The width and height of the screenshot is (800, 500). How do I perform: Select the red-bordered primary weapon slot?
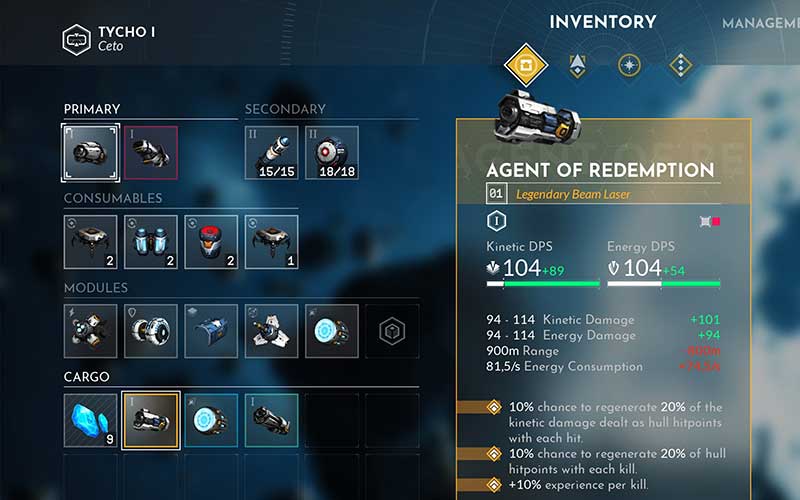click(x=151, y=152)
